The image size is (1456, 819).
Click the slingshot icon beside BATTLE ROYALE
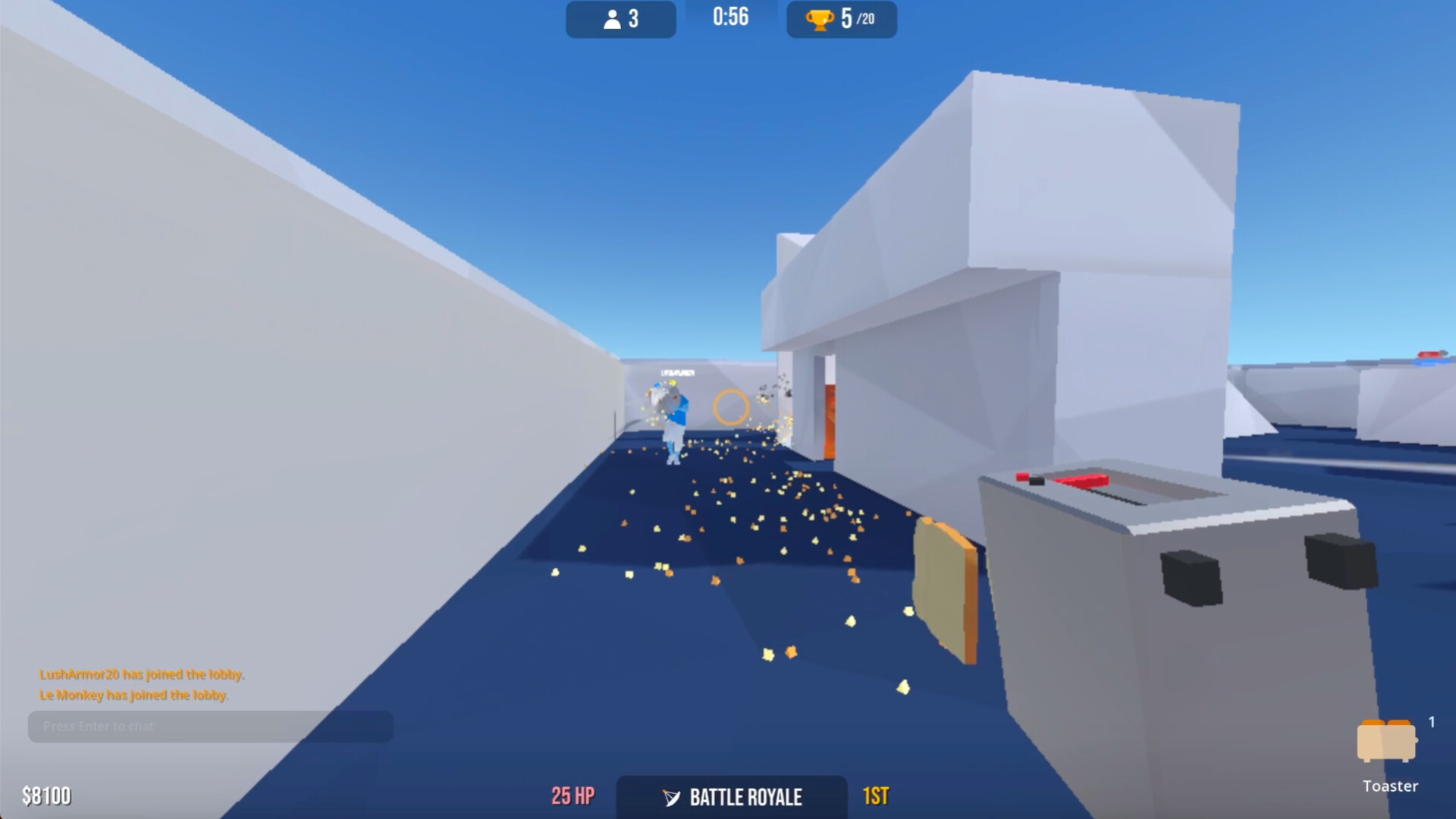(670, 798)
